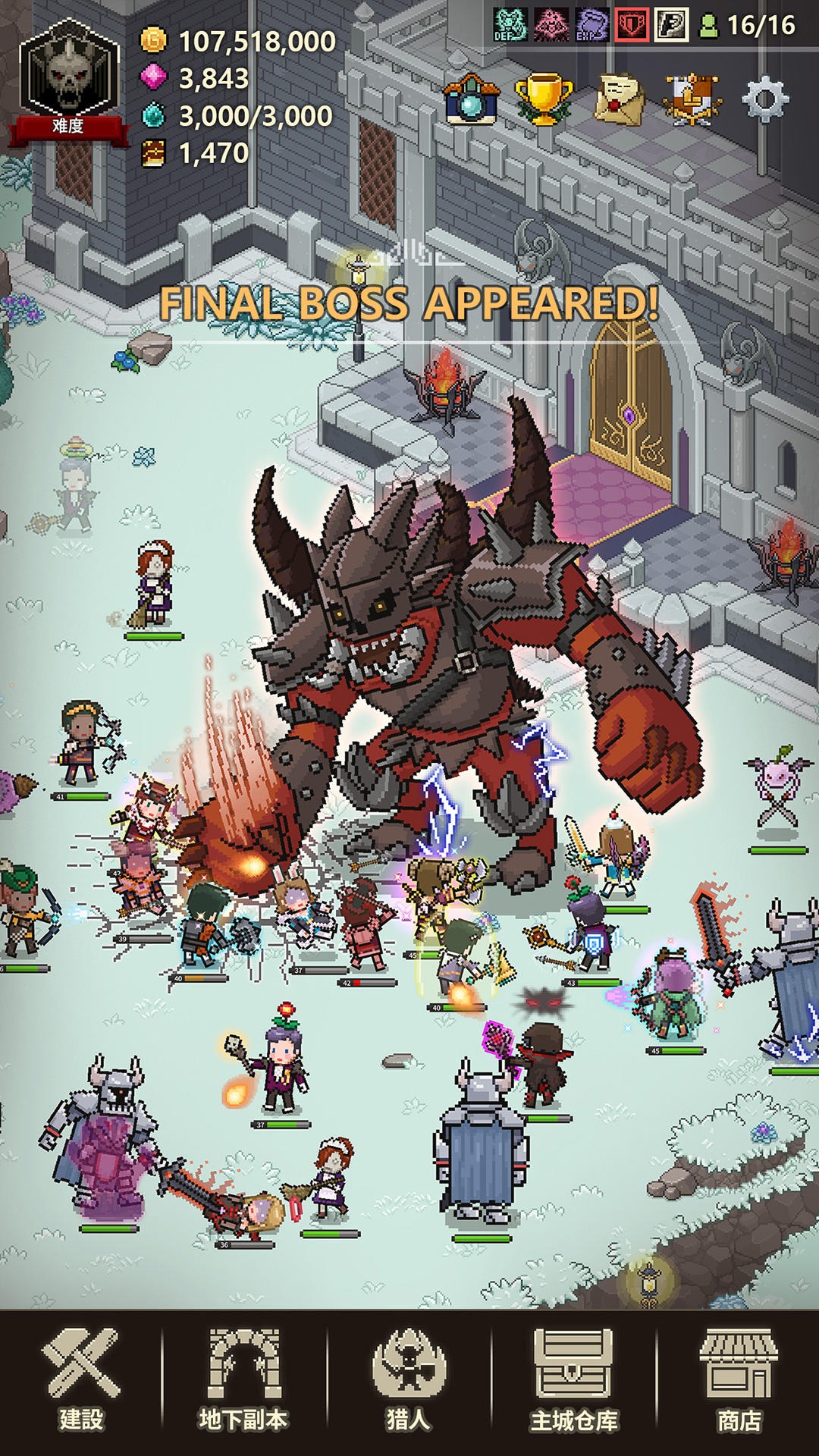The image size is (819, 1456).
Task: Tap the white-framed F buff icon
Action: click(x=671, y=25)
